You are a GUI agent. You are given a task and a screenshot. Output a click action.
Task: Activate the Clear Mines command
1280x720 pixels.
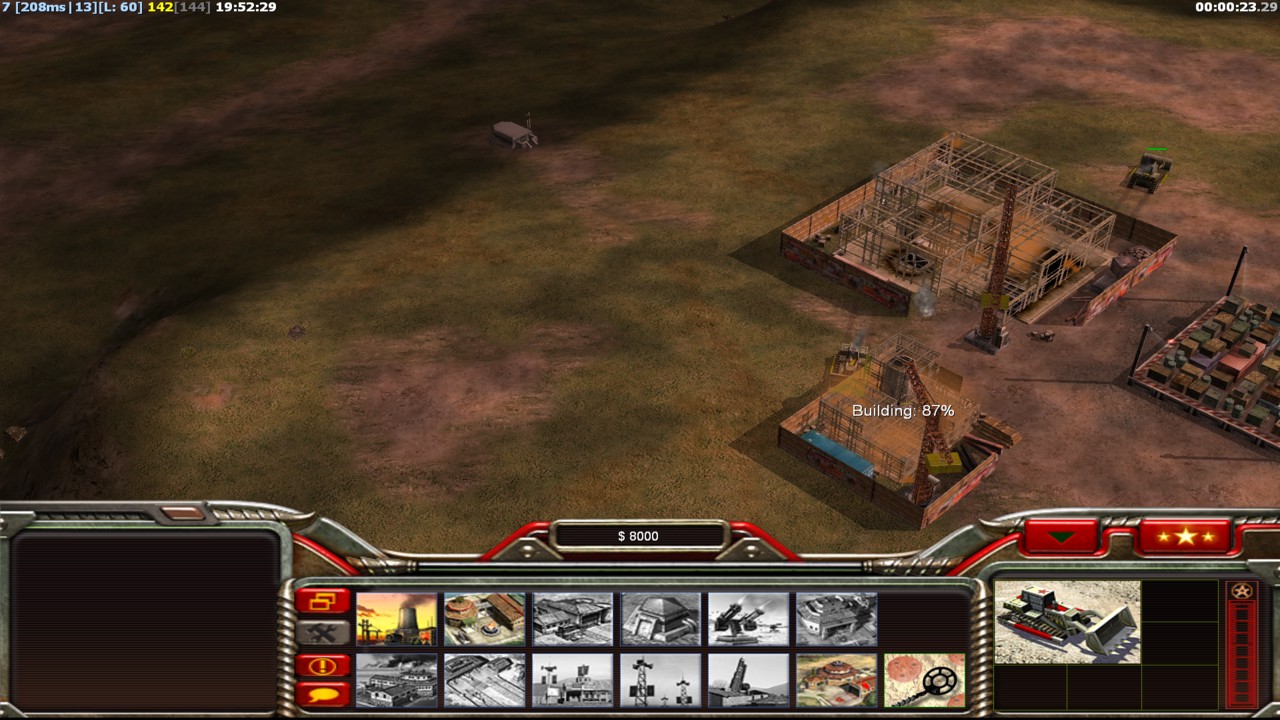pyautogui.click(x=924, y=680)
